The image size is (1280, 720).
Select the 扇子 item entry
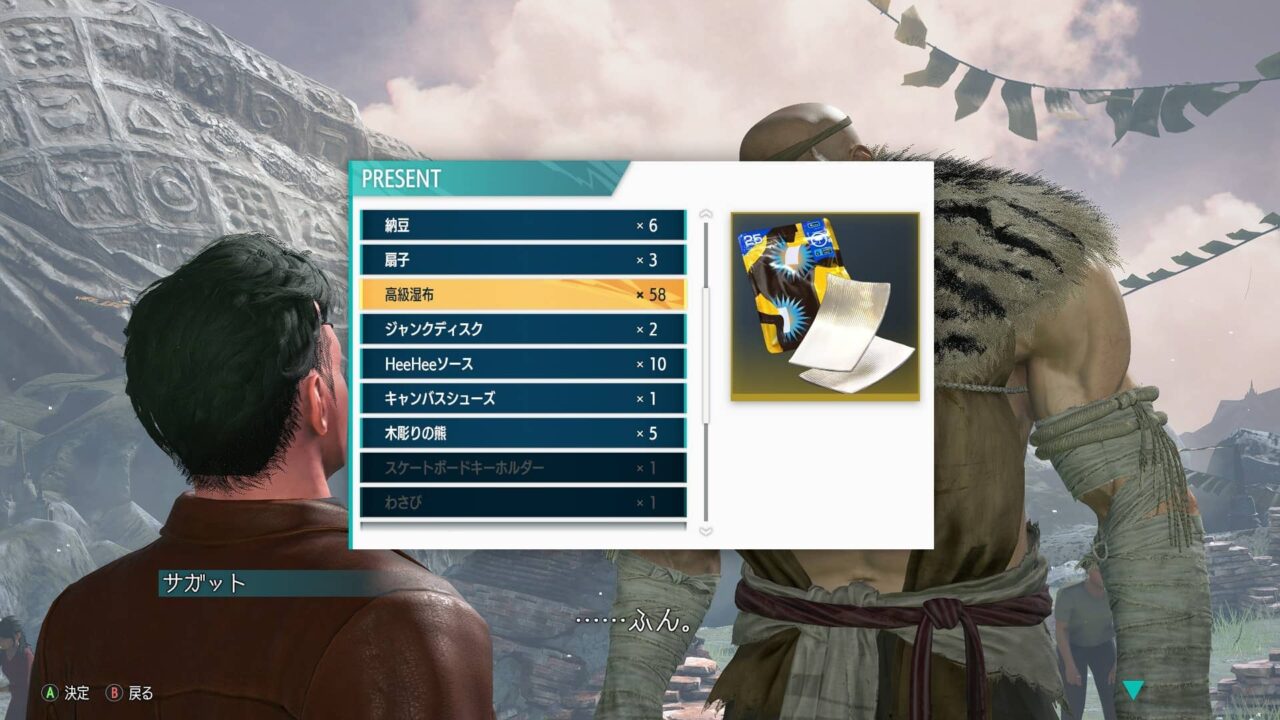(x=520, y=260)
